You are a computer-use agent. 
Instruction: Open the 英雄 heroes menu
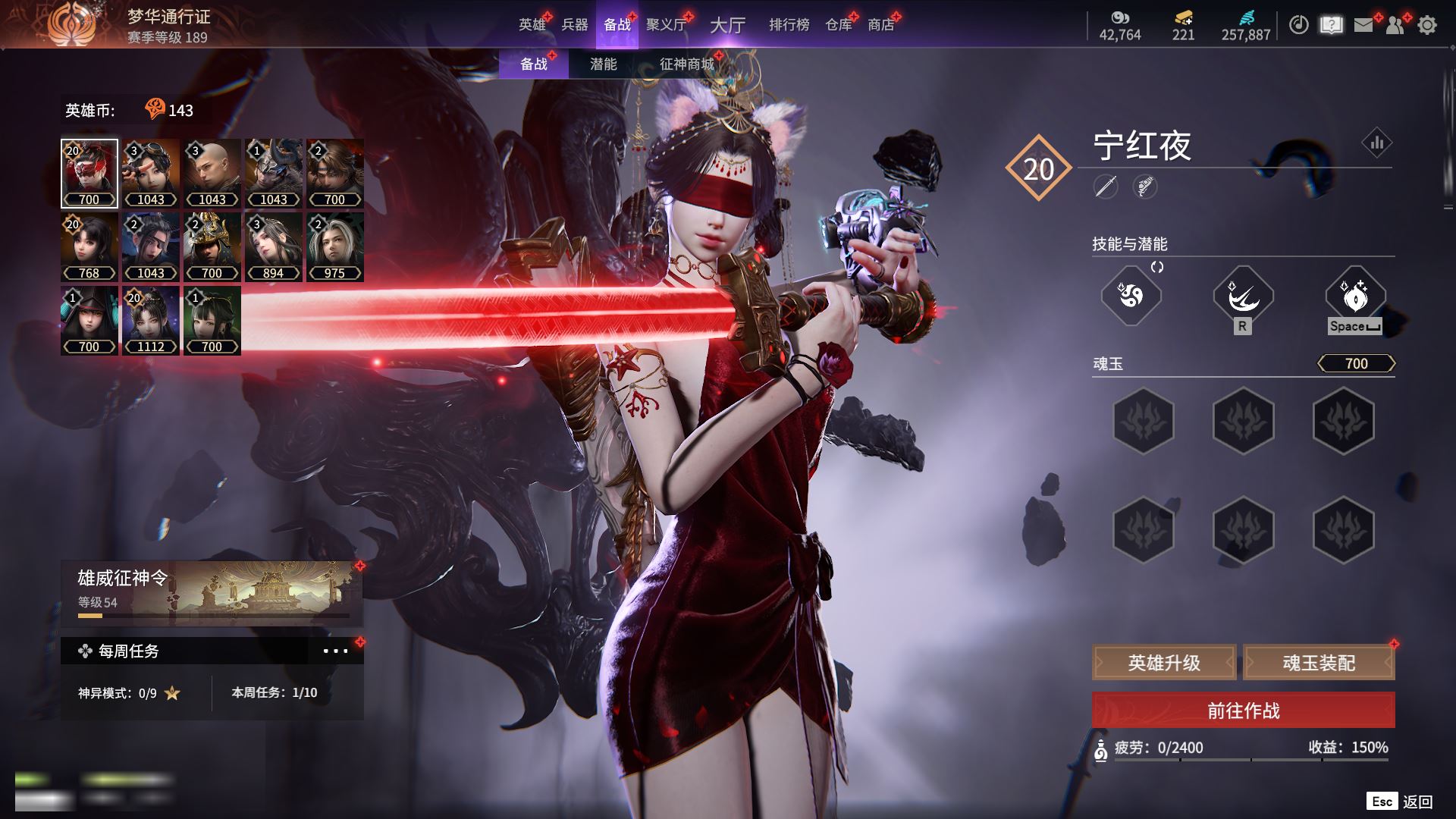532,24
